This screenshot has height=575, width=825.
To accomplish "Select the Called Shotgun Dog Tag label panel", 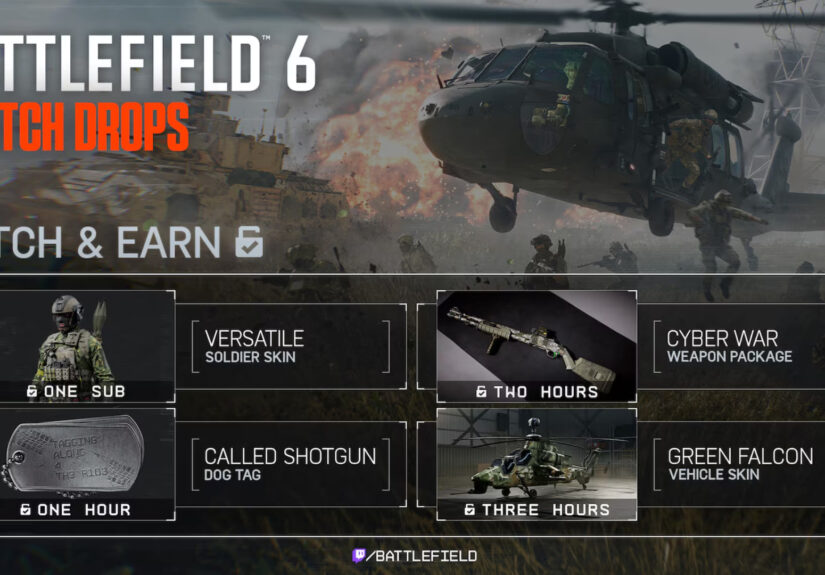I will (290, 463).
